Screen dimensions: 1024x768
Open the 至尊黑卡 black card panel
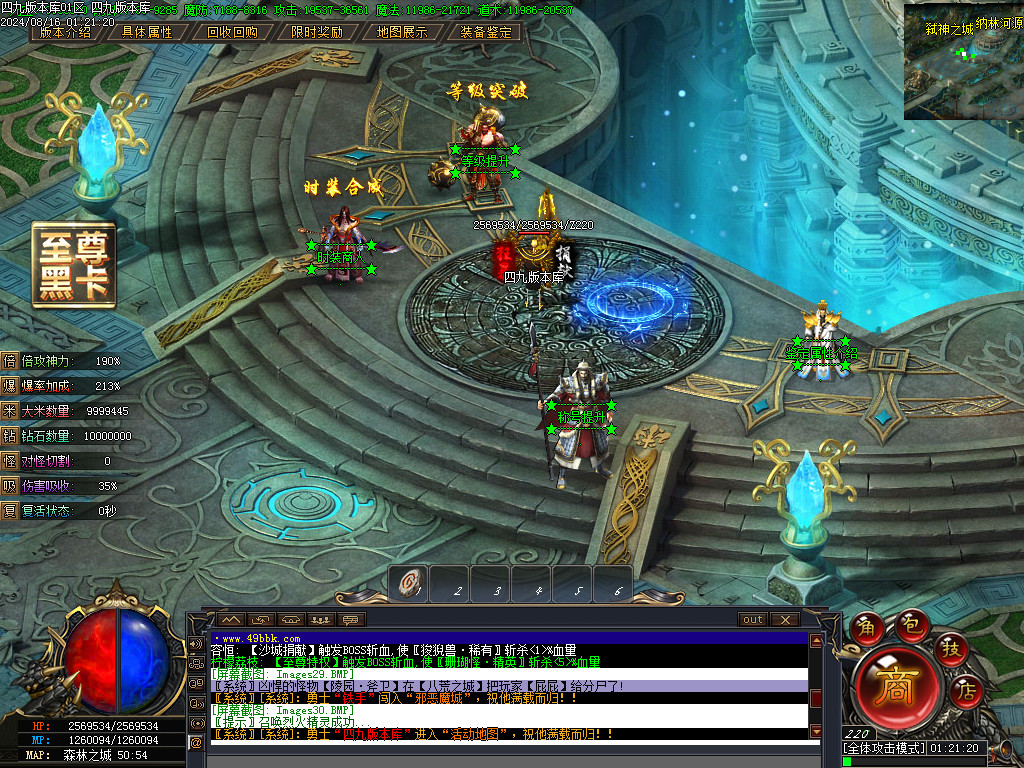[x=73, y=264]
